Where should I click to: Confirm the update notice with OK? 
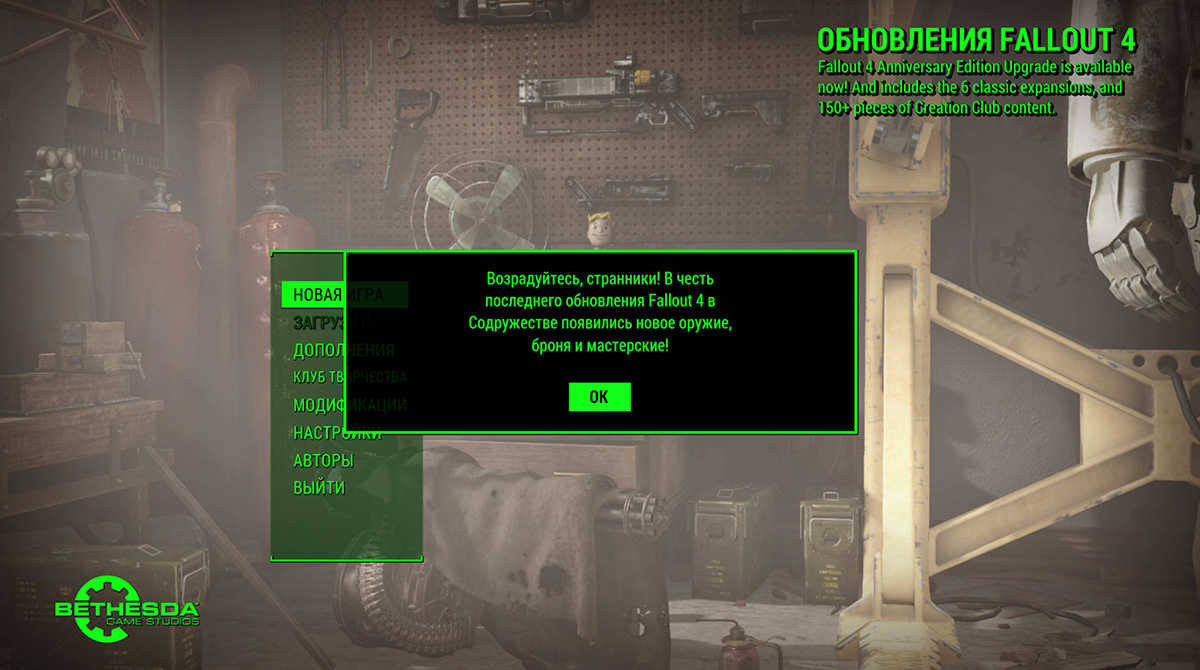(x=599, y=397)
